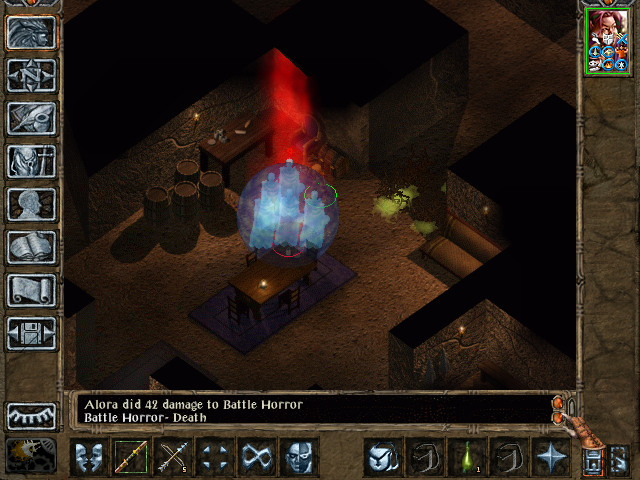Activate the four-arrows crosshair action
Screen dimensions: 640x480
(215, 457)
